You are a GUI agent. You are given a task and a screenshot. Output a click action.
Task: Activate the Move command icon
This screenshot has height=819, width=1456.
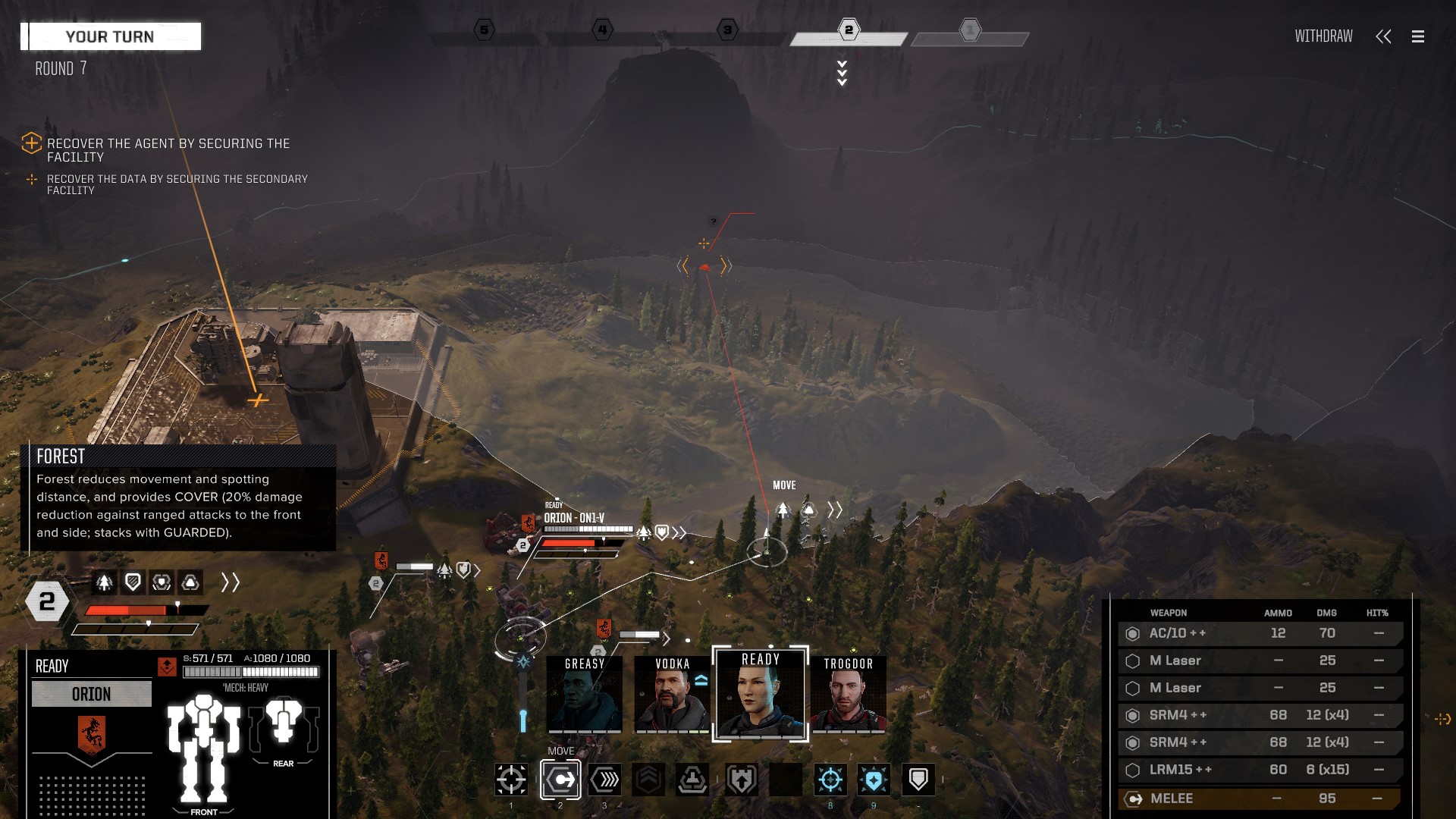click(x=560, y=779)
